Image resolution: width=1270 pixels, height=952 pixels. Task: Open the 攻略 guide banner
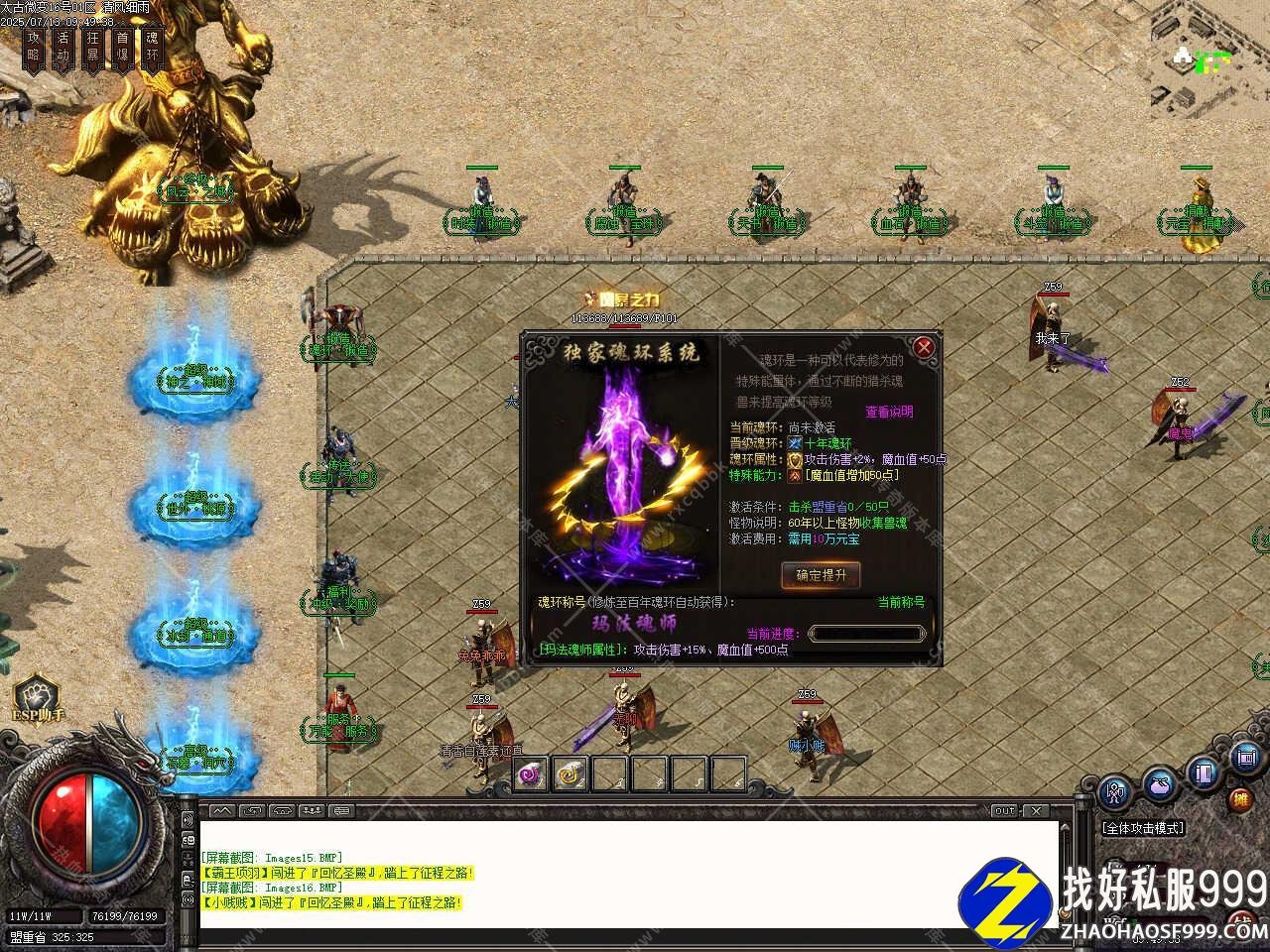click(x=35, y=48)
